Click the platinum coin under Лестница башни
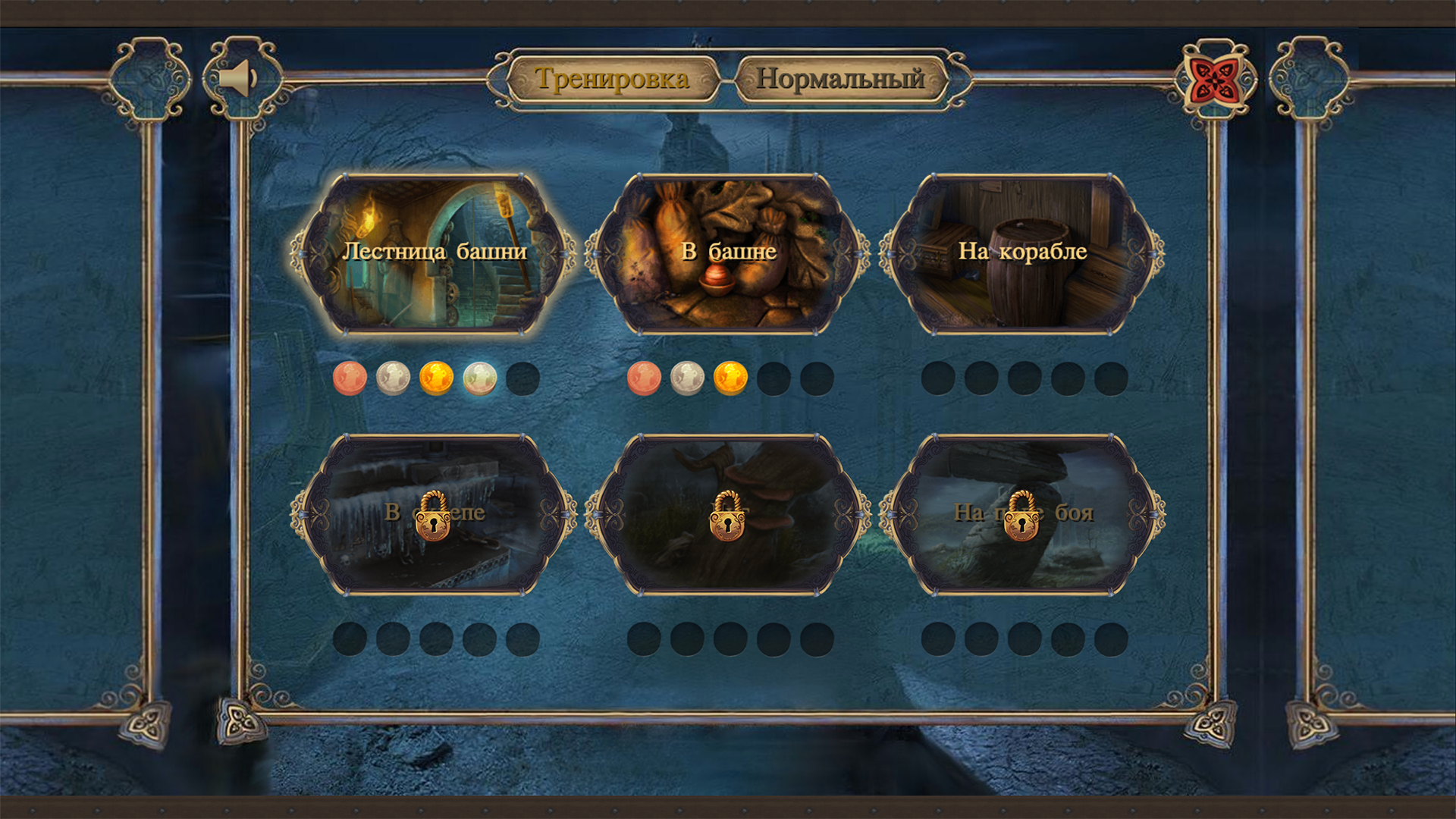The image size is (1456, 819). 476,377
